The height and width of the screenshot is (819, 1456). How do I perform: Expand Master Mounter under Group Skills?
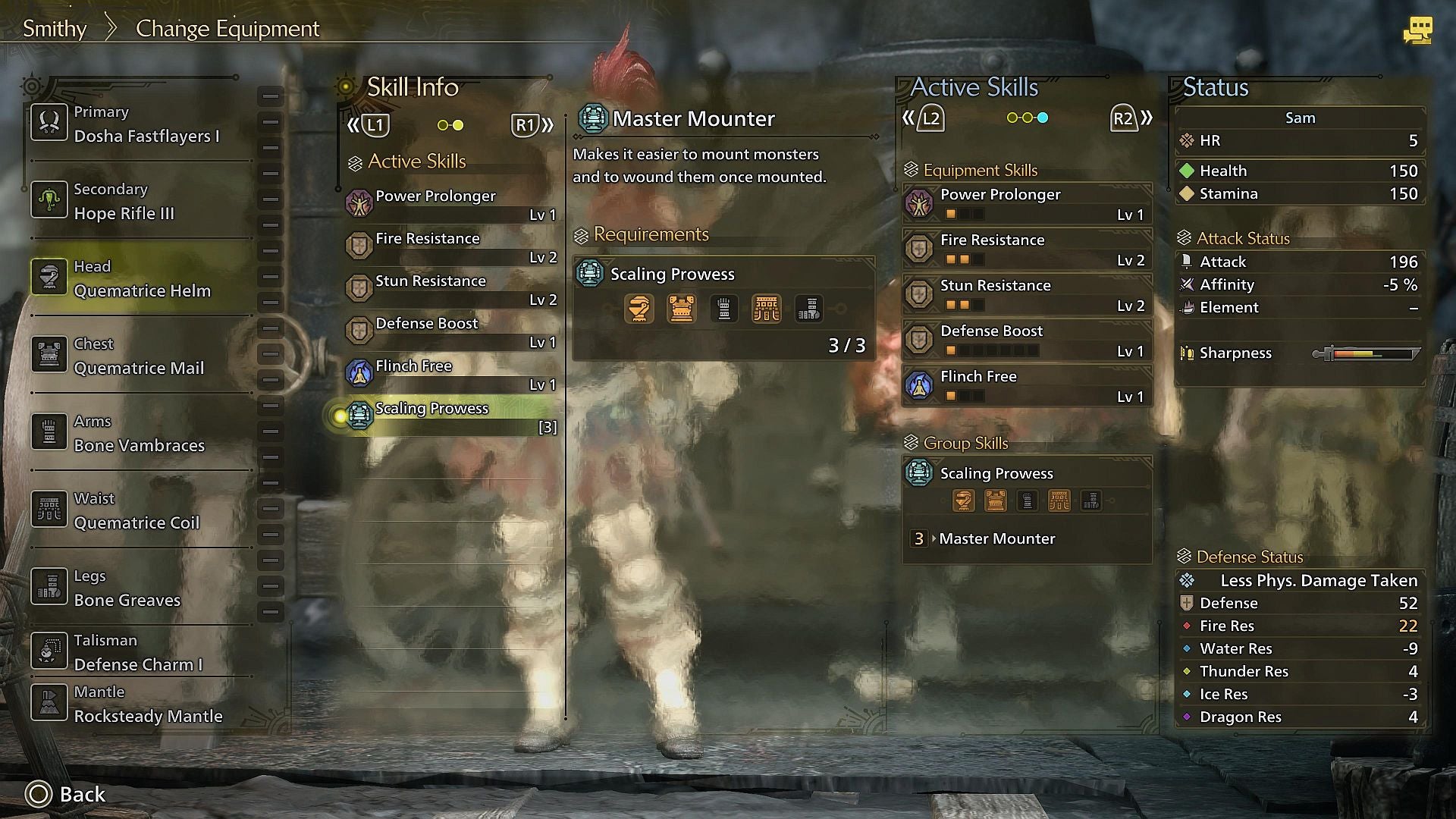[x=996, y=539]
